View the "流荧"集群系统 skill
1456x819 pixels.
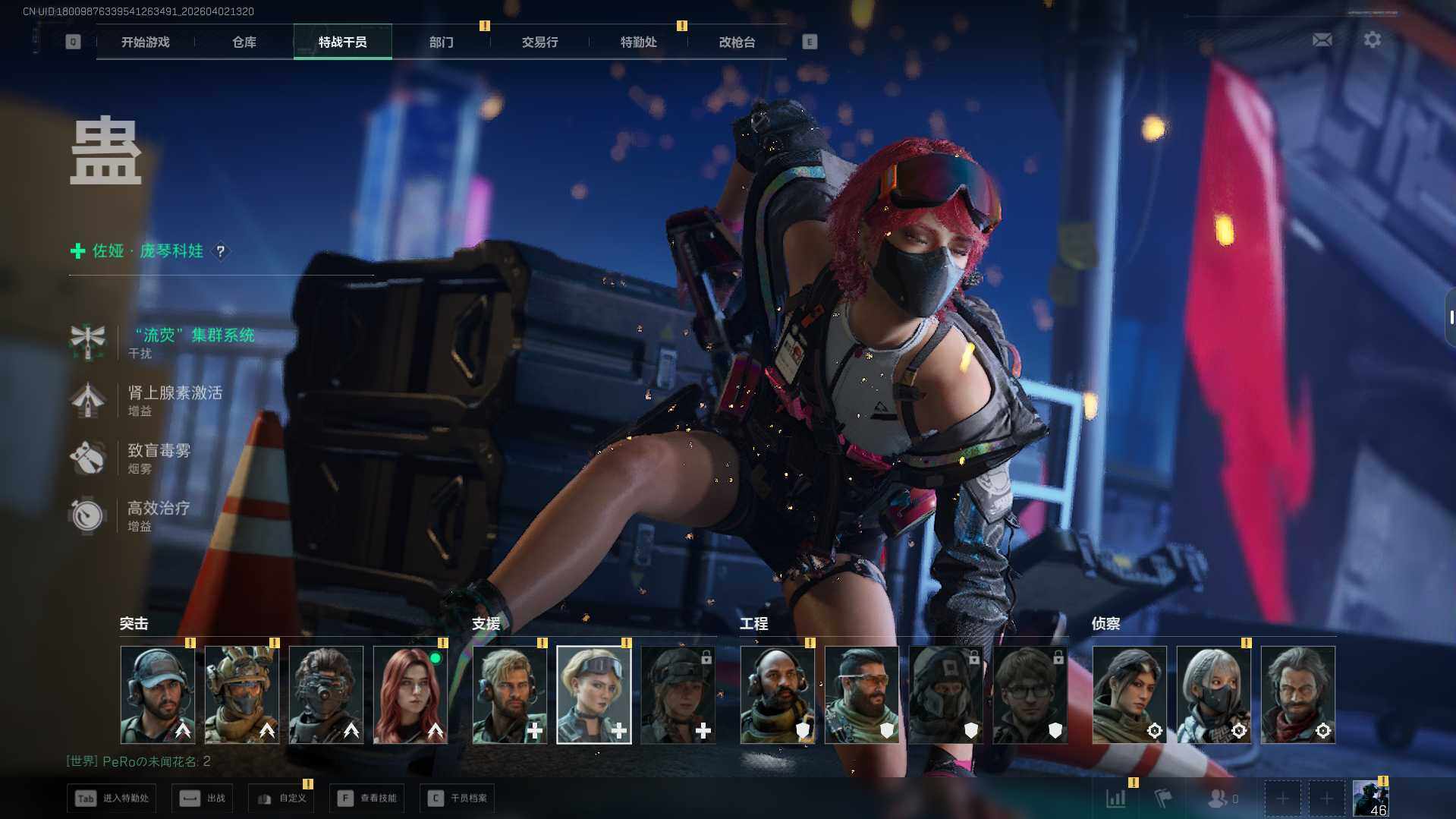pos(193,335)
